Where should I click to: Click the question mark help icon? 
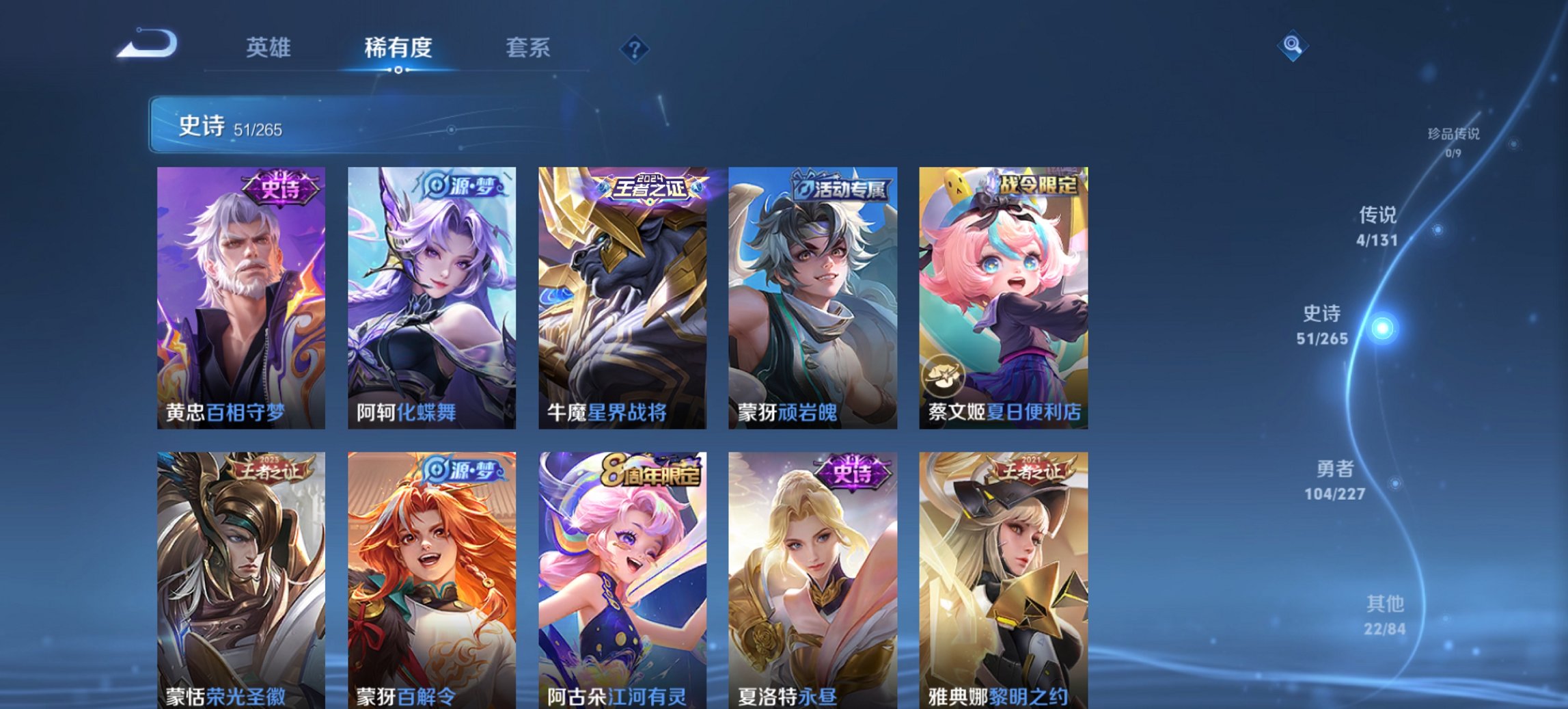[635, 48]
